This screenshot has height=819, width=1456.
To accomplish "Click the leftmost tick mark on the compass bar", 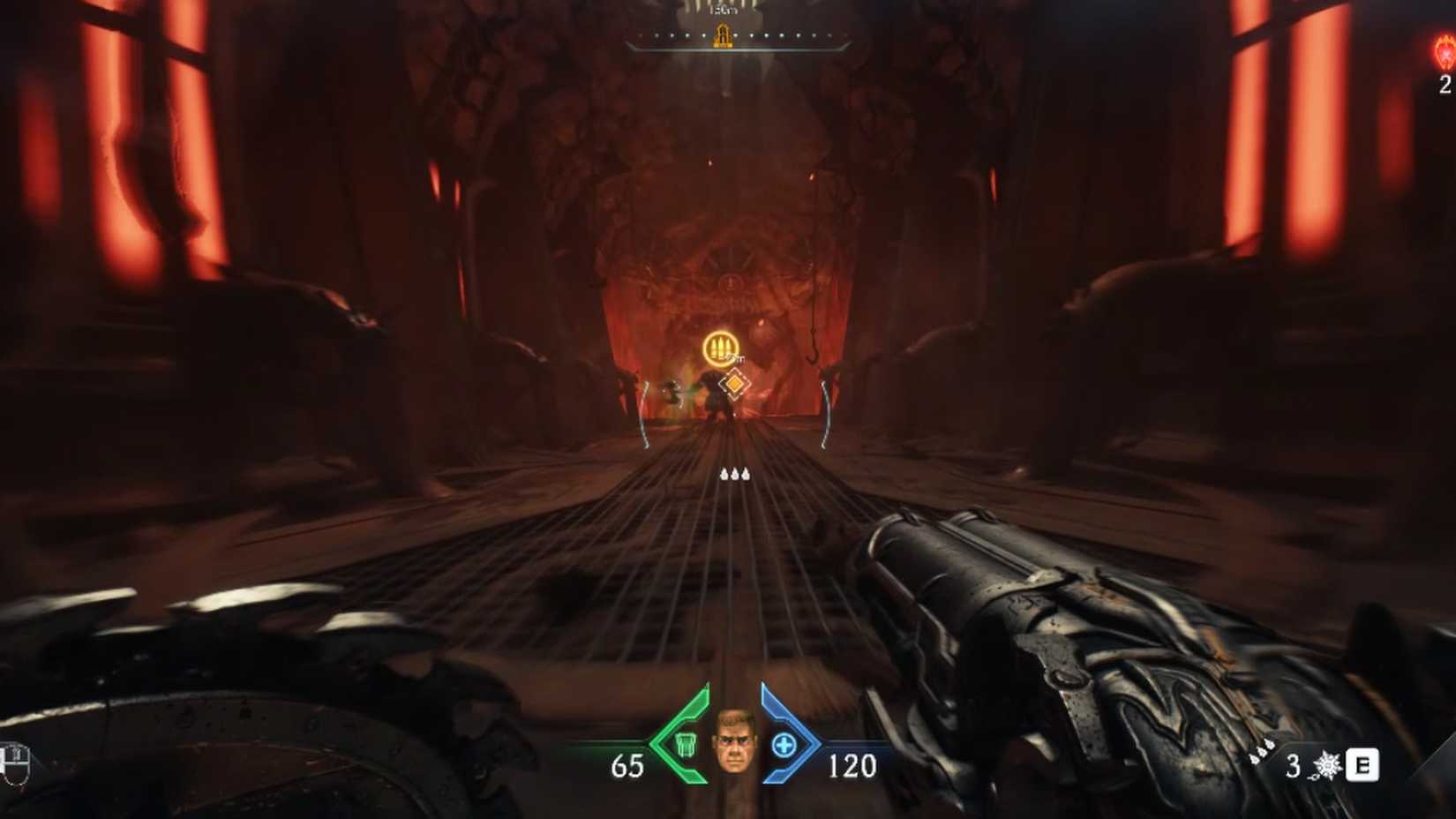I will pyautogui.click(x=641, y=35).
